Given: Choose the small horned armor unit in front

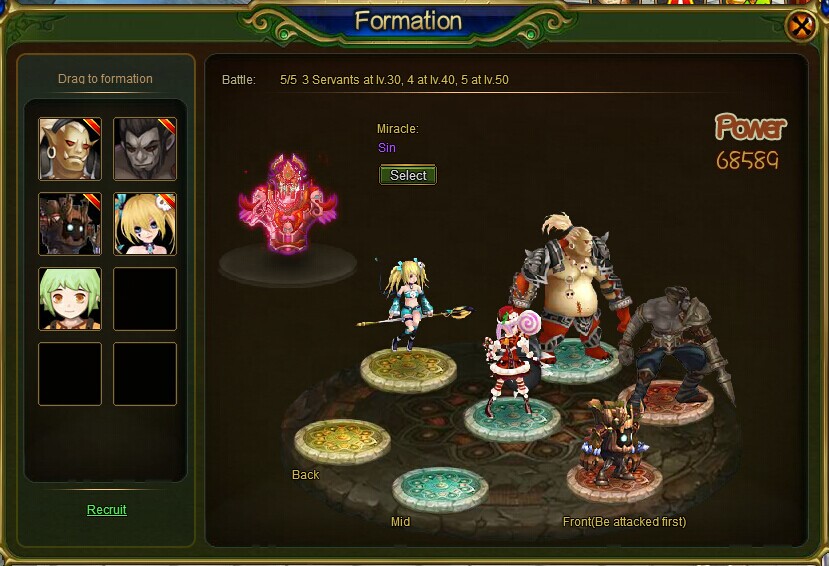Looking at the screenshot, I should tap(613, 440).
